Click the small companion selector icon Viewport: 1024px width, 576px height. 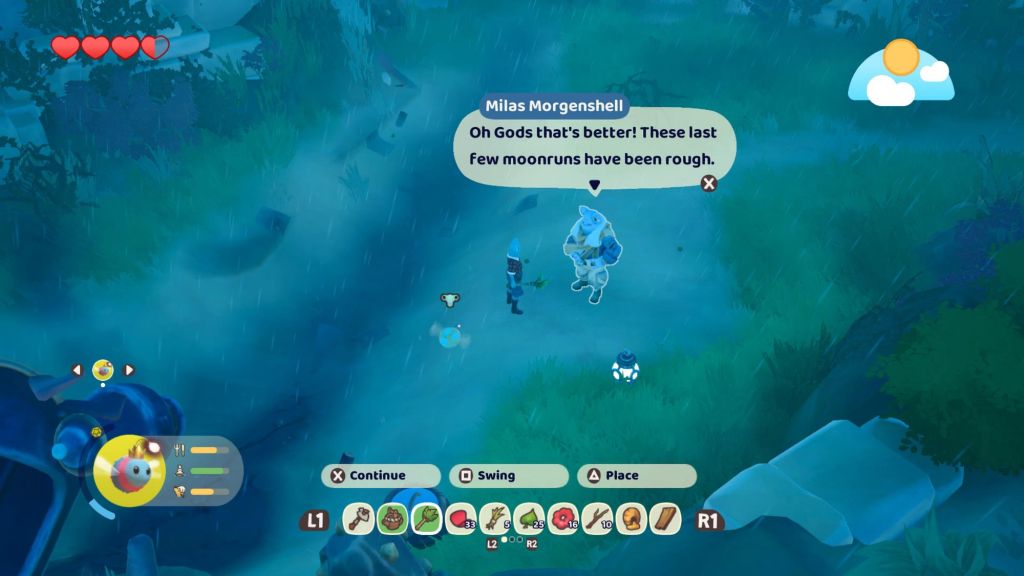102,370
